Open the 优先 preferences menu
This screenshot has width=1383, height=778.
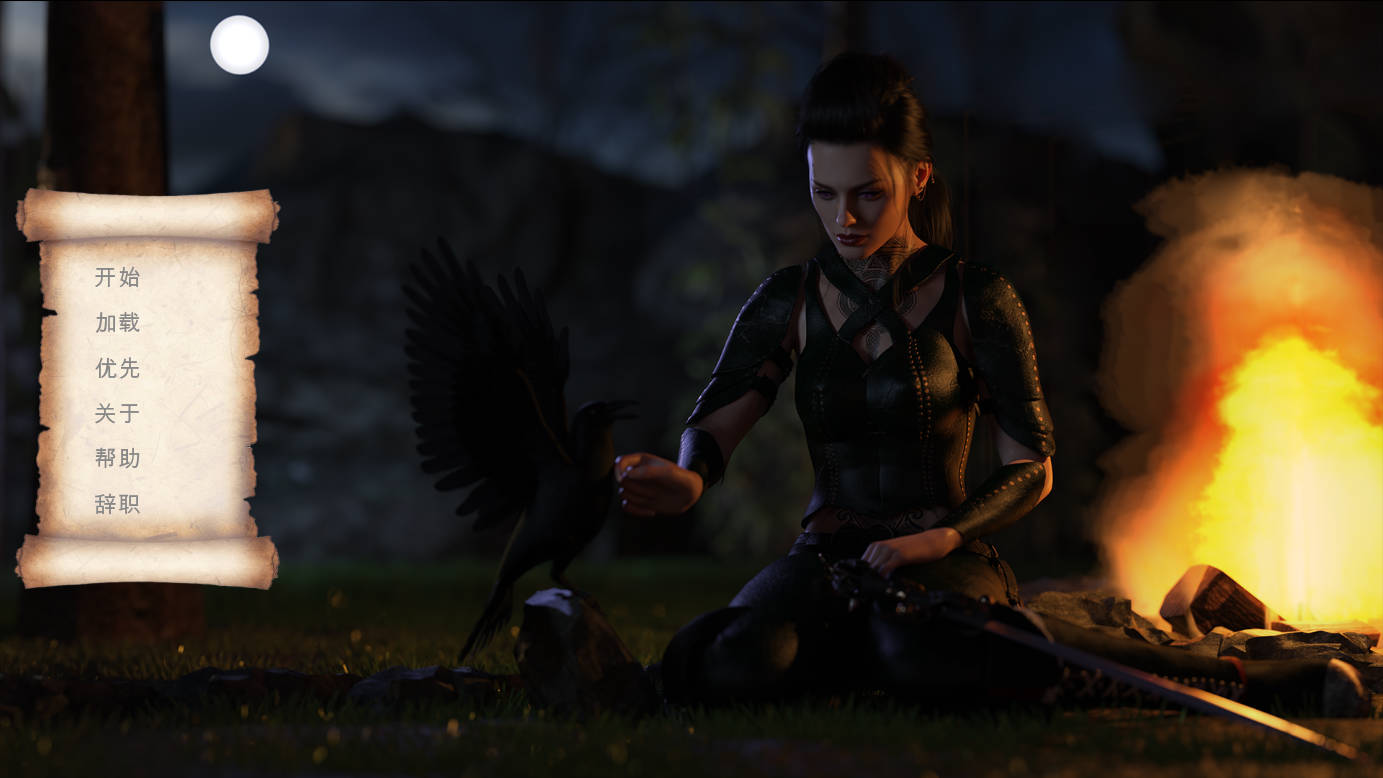click(117, 368)
